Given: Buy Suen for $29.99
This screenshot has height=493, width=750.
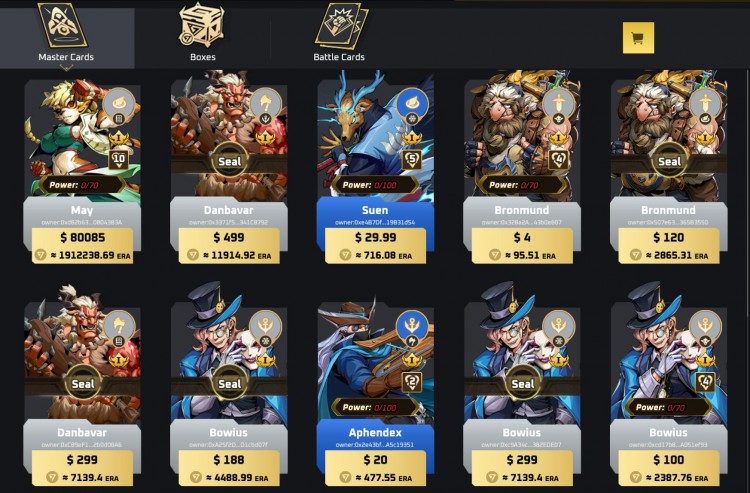Looking at the screenshot, I should pyautogui.click(x=376, y=238).
